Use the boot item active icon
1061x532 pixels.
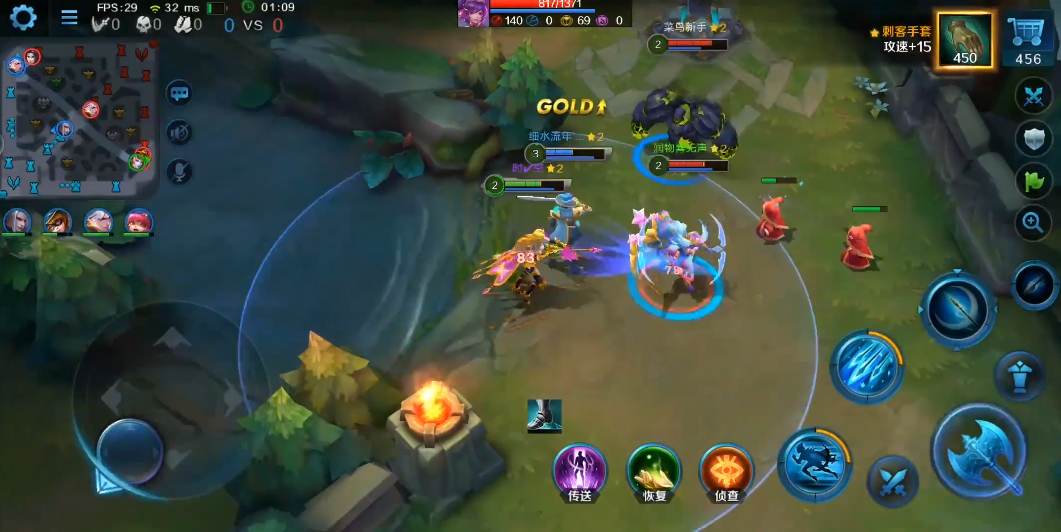click(544, 416)
